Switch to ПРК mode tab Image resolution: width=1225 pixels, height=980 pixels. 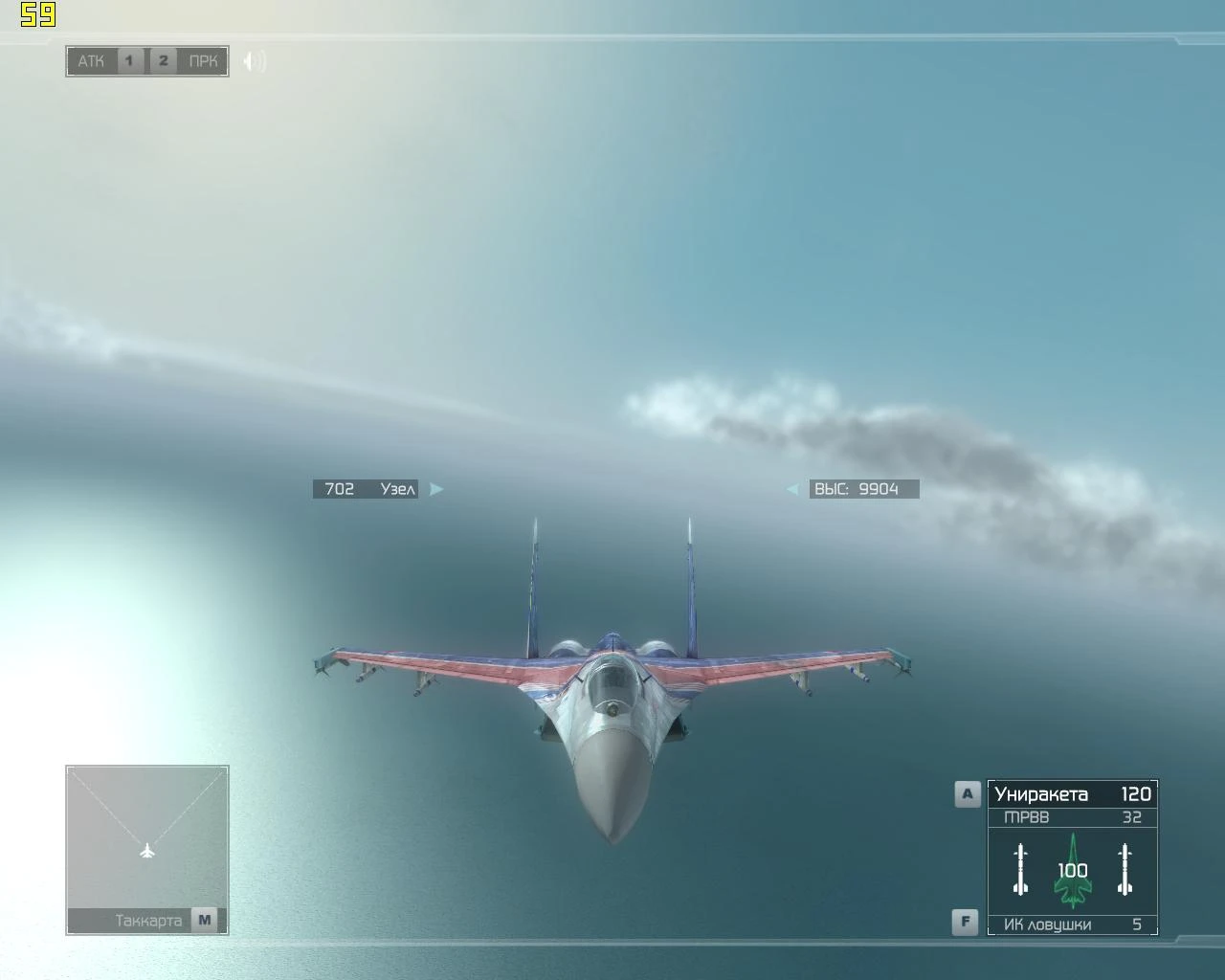tap(204, 59)
